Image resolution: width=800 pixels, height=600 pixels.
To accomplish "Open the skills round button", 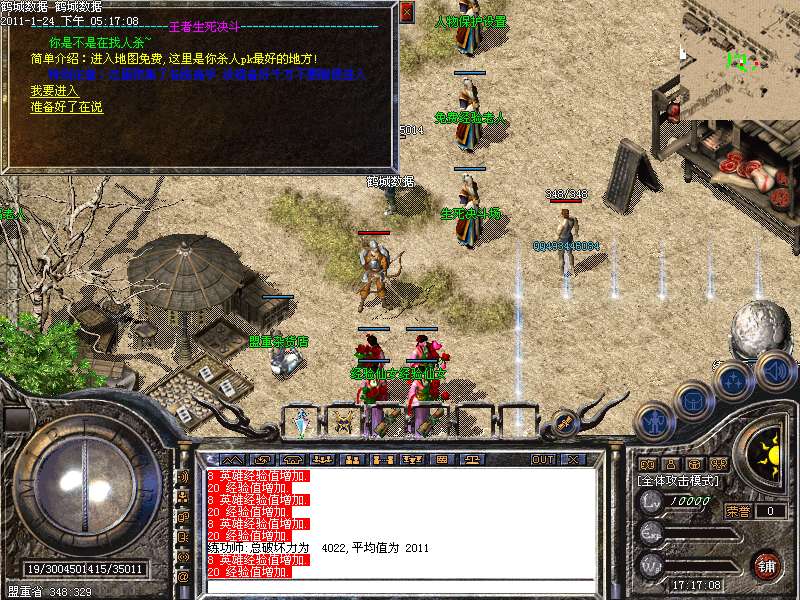I will pos(733,381).
